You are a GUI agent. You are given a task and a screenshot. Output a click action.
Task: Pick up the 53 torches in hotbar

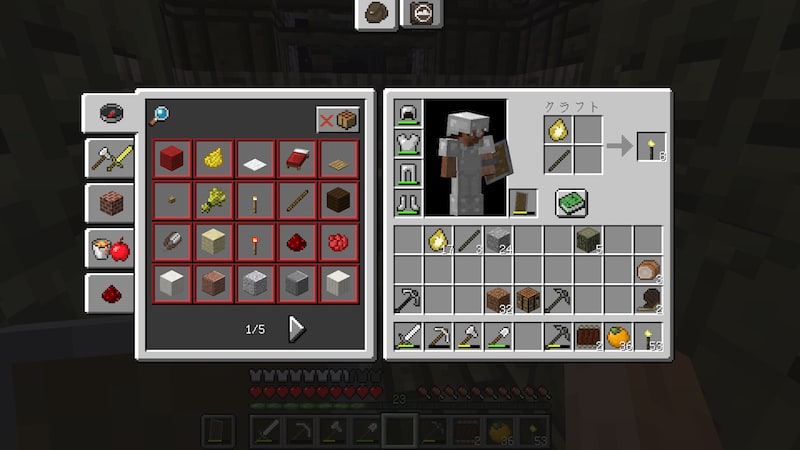(649, 337)
